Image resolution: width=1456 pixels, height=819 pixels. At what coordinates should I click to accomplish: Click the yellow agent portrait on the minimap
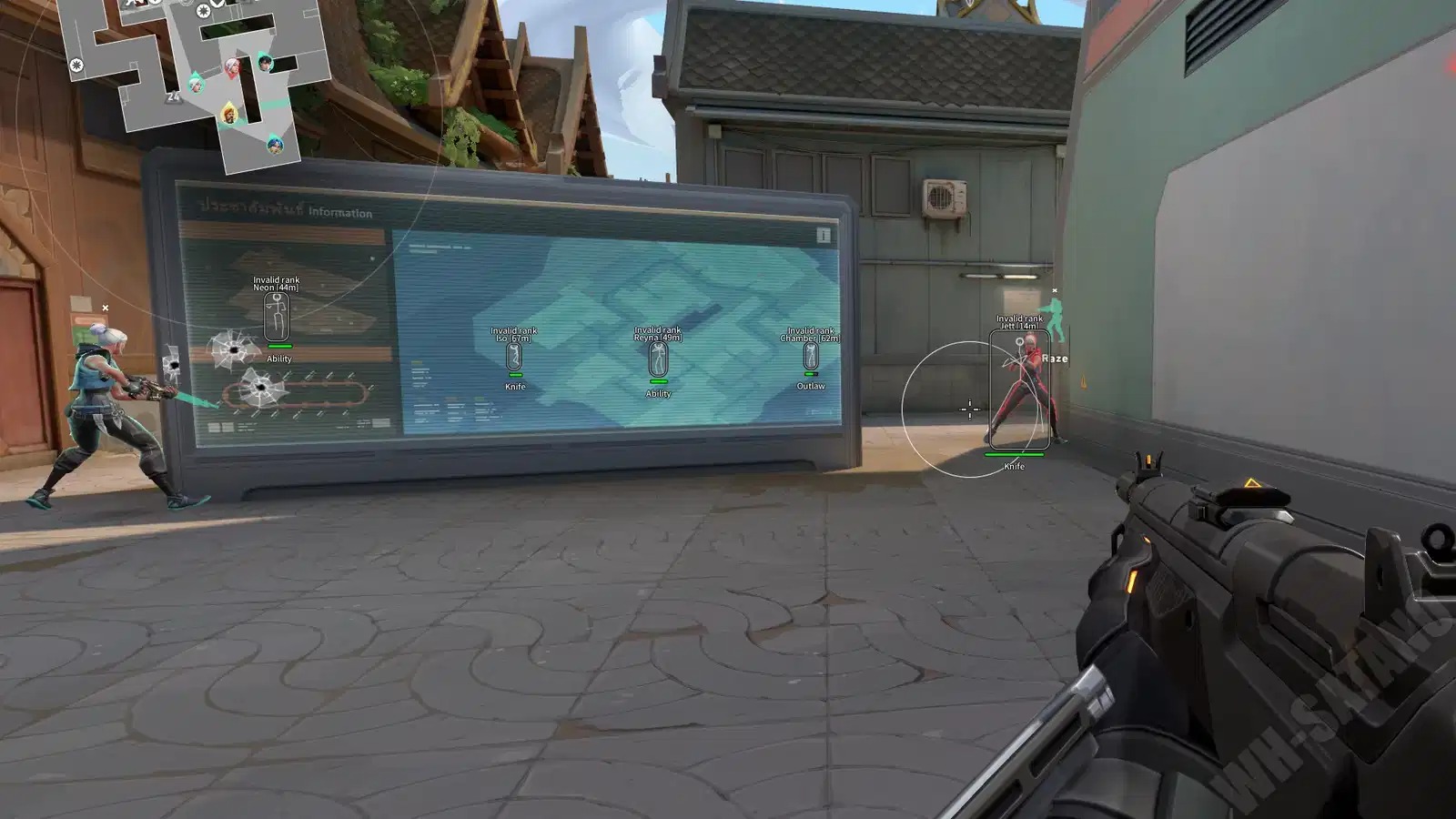point(229,114)
